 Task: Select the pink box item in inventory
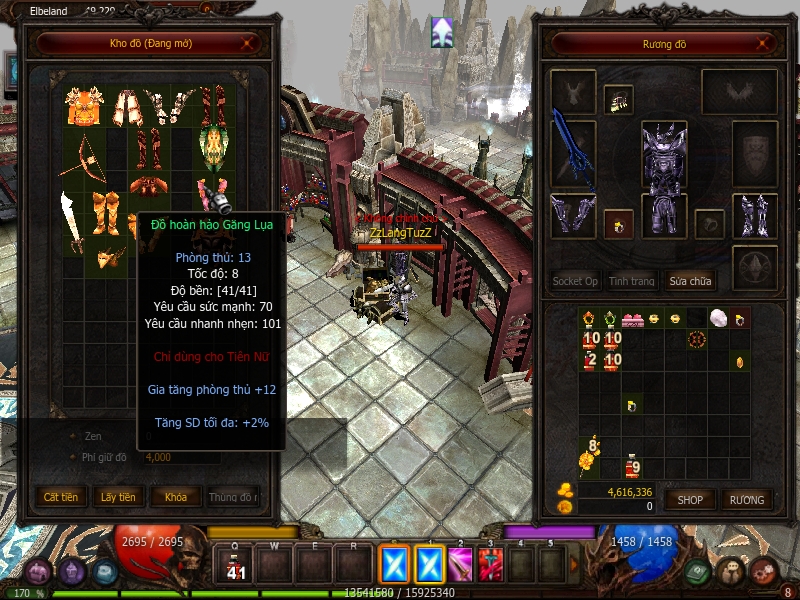click(x=632, y=319)
